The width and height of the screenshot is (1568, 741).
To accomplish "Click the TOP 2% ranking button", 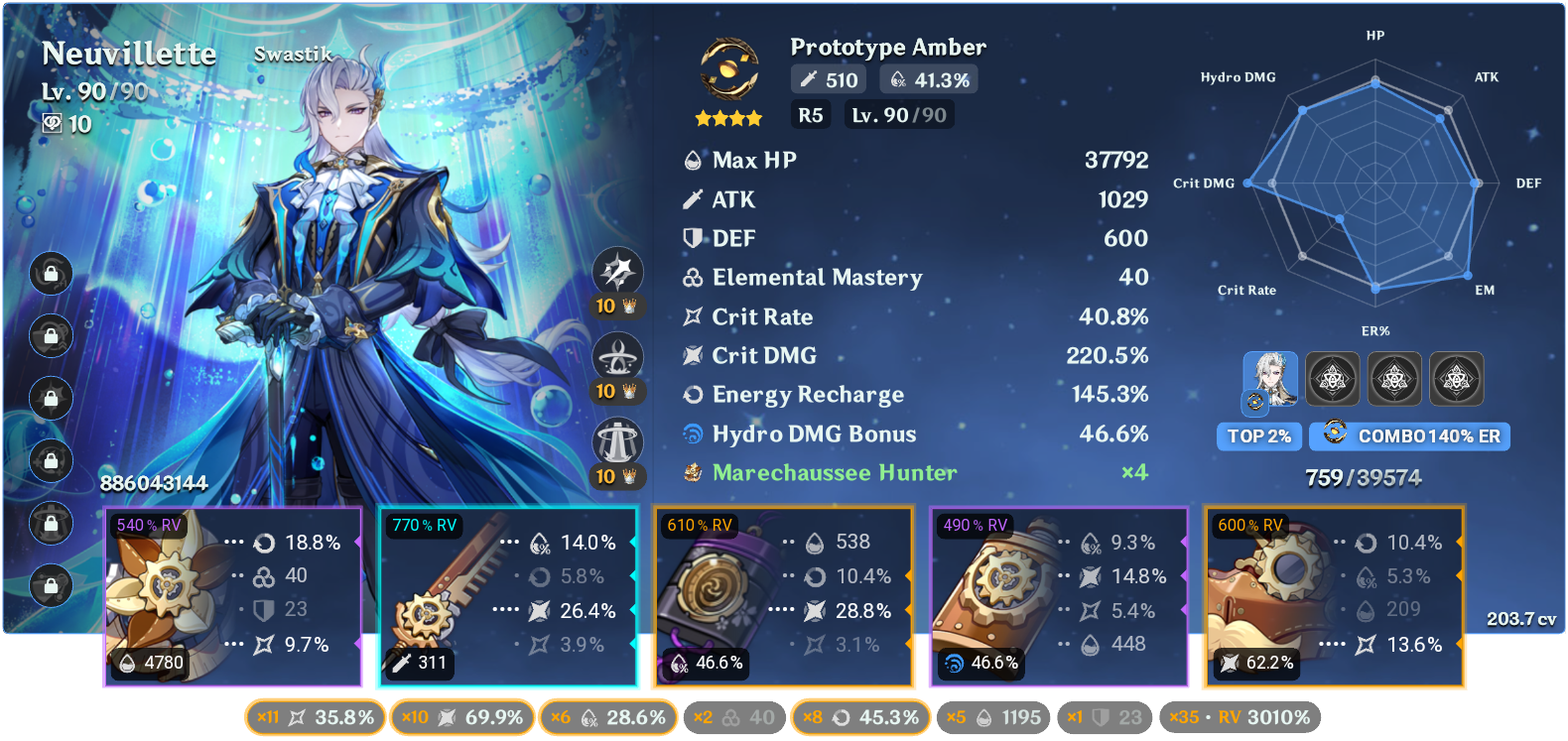I will coord(1258,436).
